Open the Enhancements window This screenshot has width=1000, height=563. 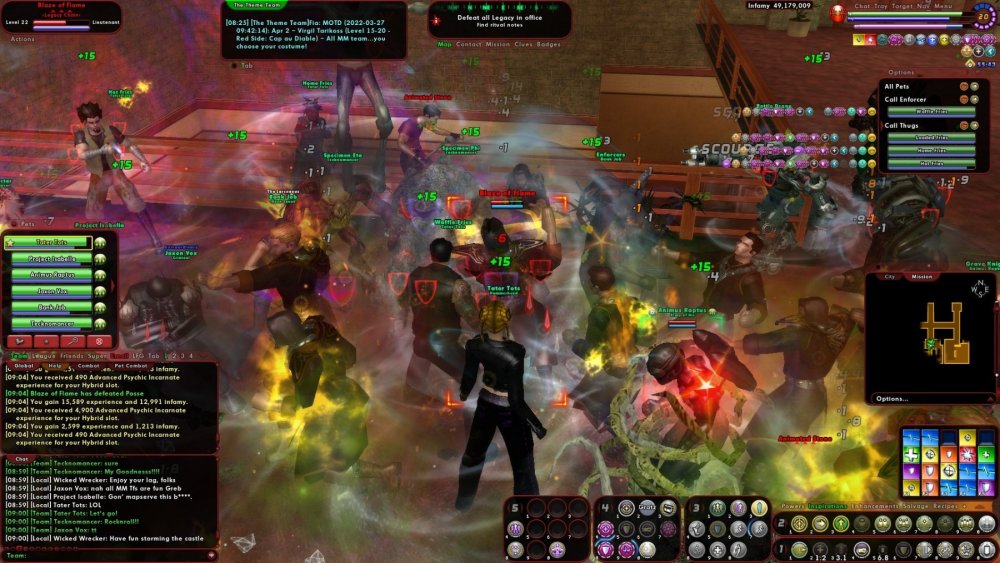point(861,507)
